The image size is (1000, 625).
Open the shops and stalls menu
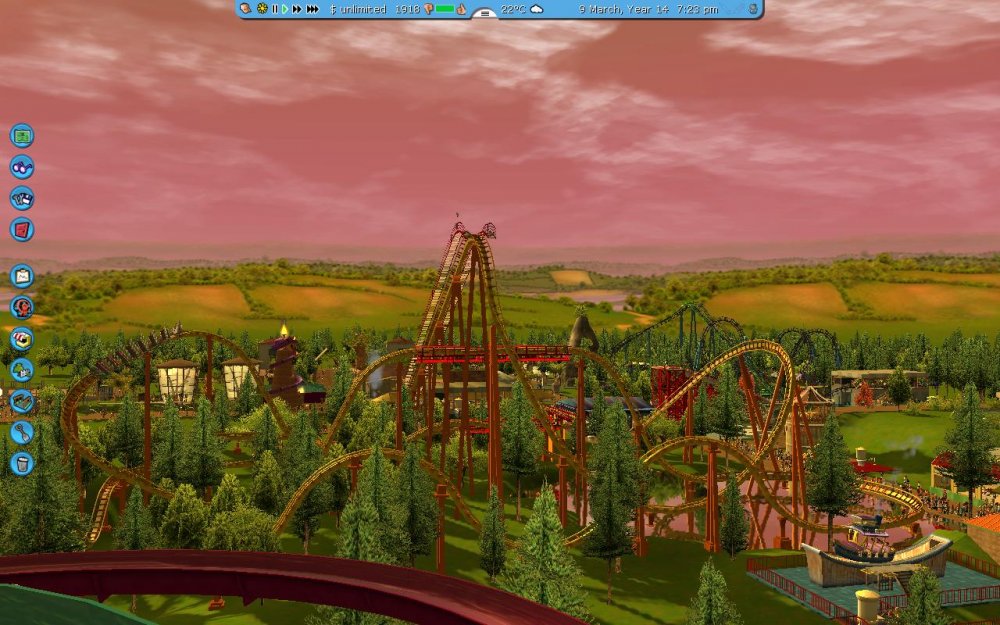pos(22,338)
